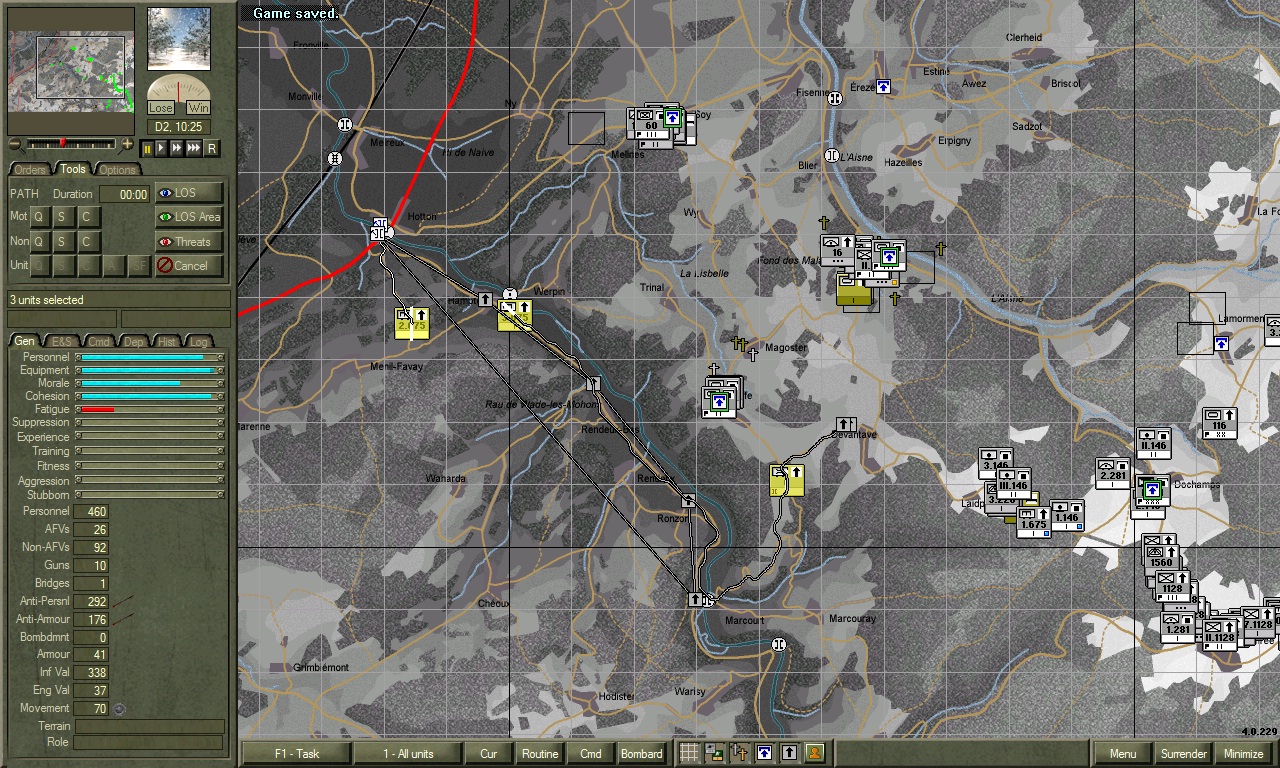Pause the game simulation
Screen dimensions: 1280x768
(x=147, y=148)
